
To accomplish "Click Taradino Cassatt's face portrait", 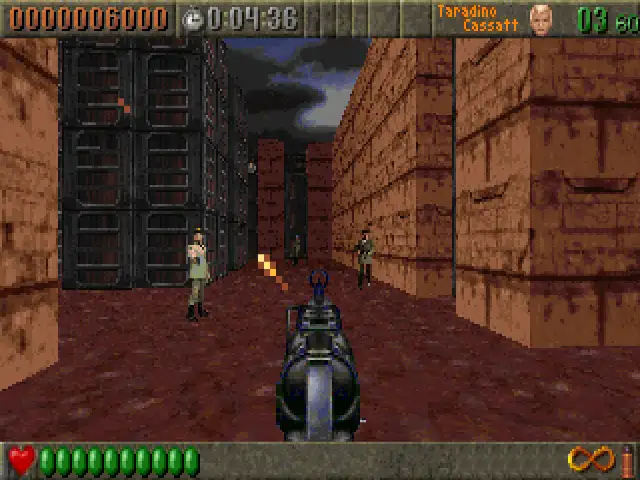I will pos(540,19).
